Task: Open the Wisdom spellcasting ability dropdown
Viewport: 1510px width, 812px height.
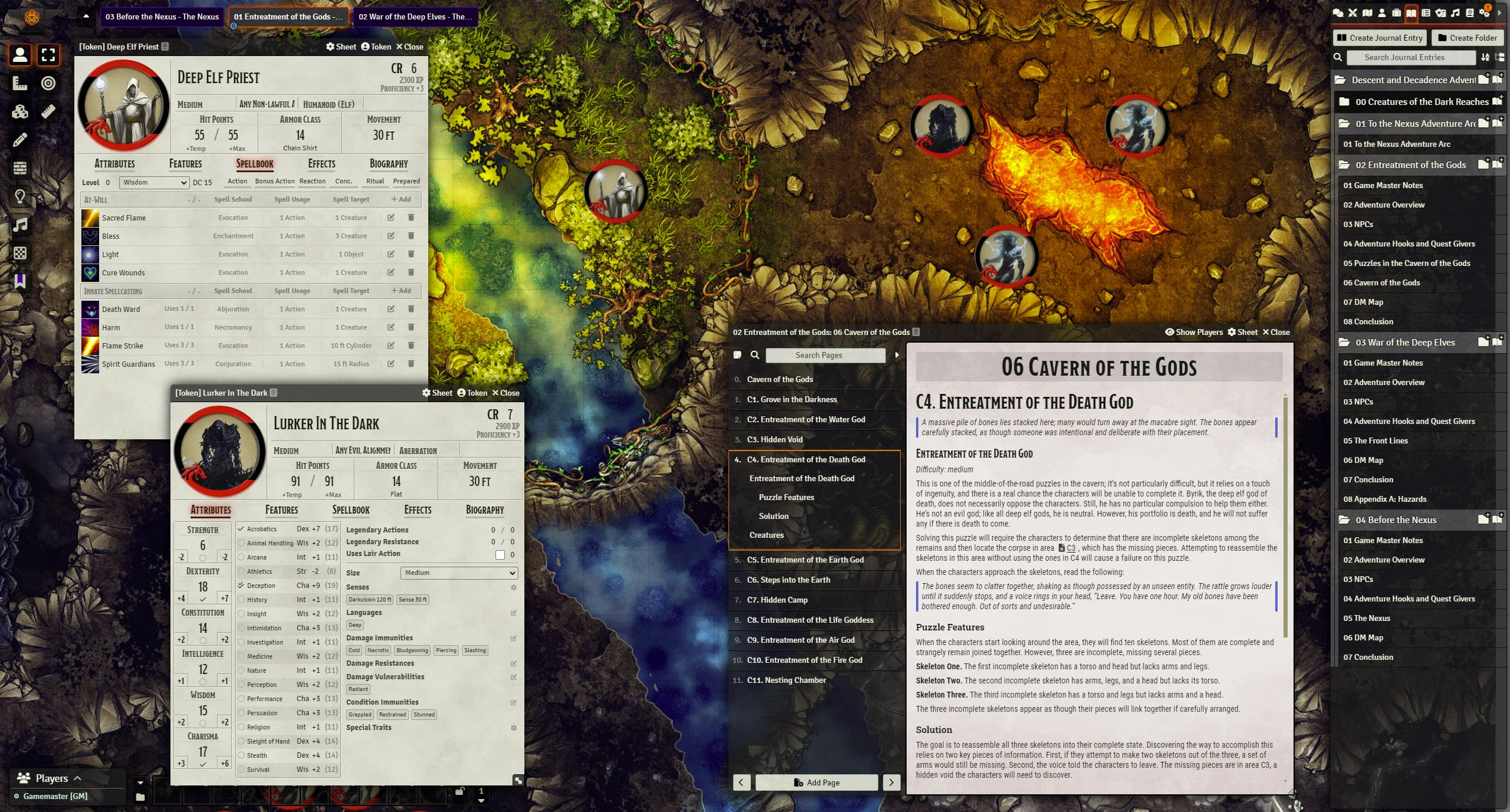Action: (154, 183)
